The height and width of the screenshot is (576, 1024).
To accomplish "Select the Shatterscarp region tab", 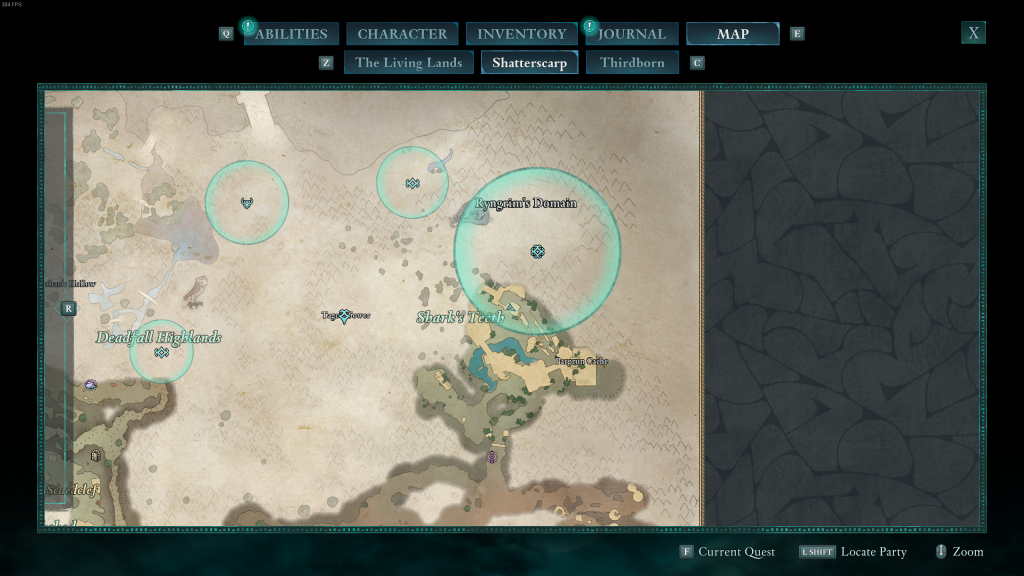I will point(529,63).
